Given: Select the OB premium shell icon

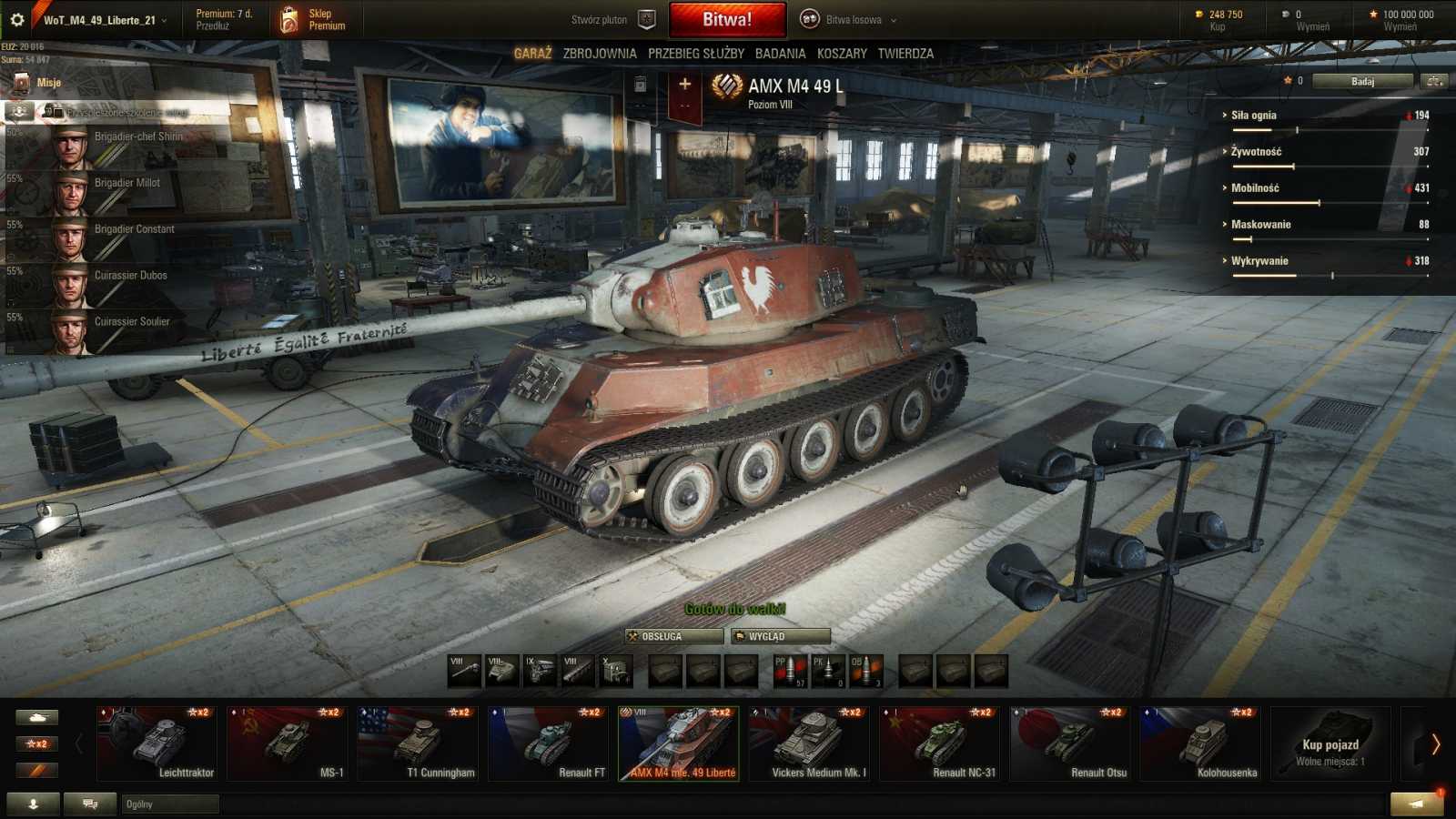Looking at the screenshot, I should tap(866, 670).
